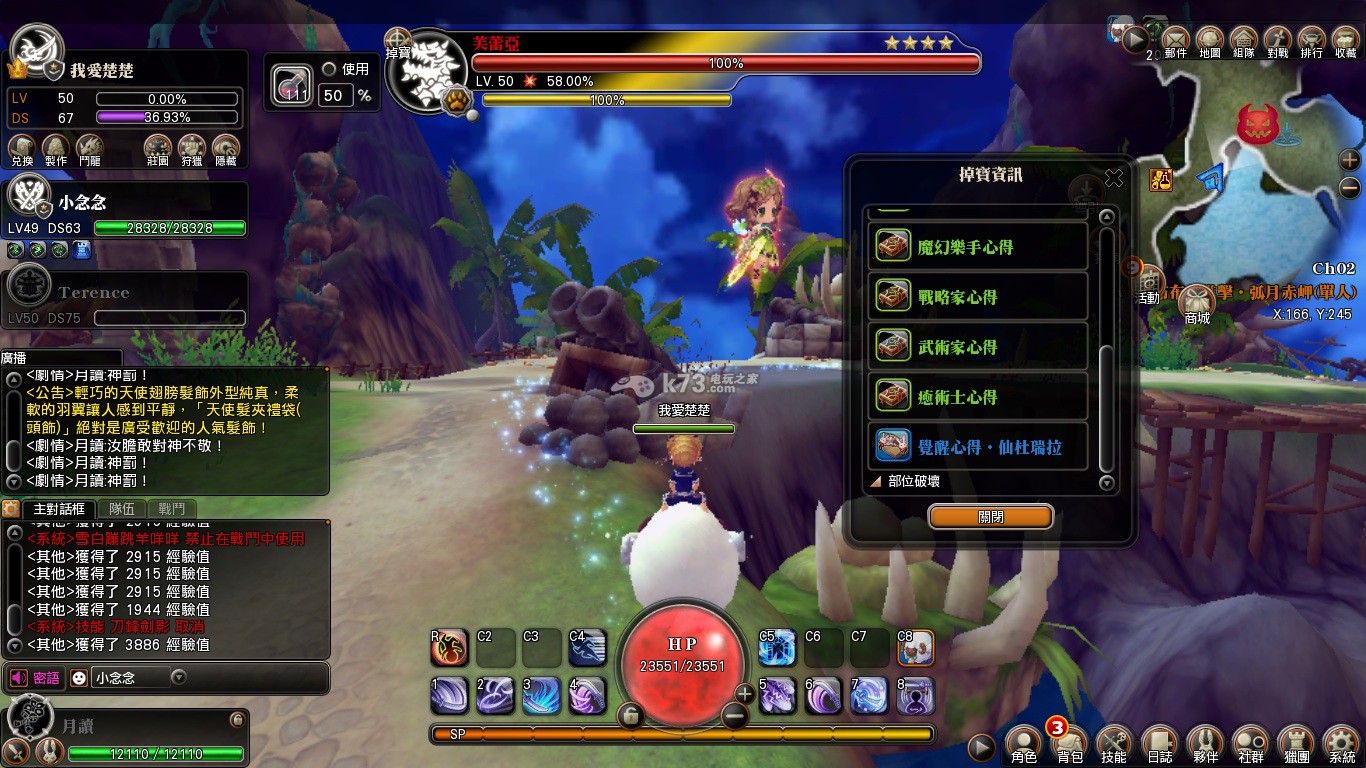Select the 魔幻樂手心得 drop entry
The width and height of the screenshot is (1366, 768).
point(978,247)
